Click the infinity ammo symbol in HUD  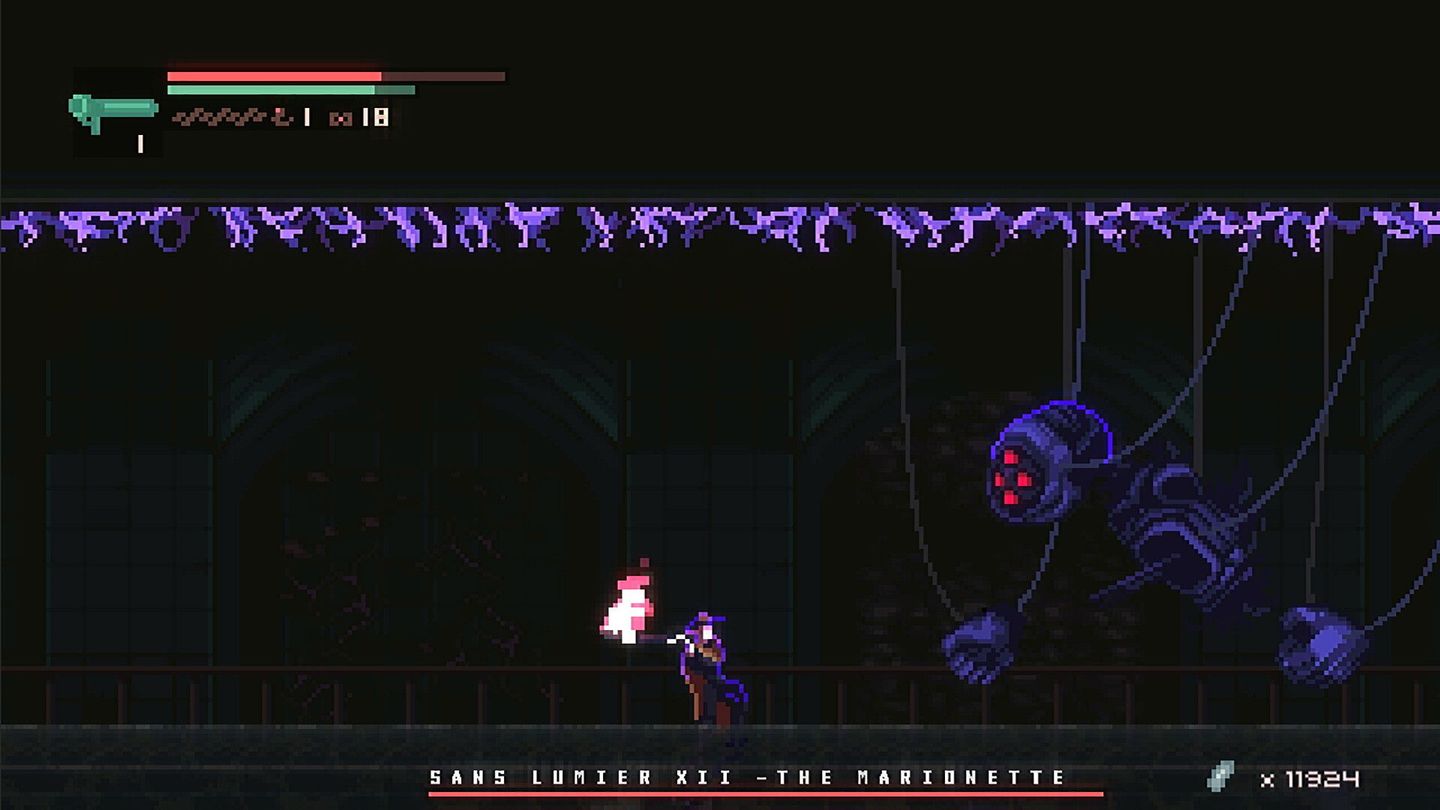[341, 116]
